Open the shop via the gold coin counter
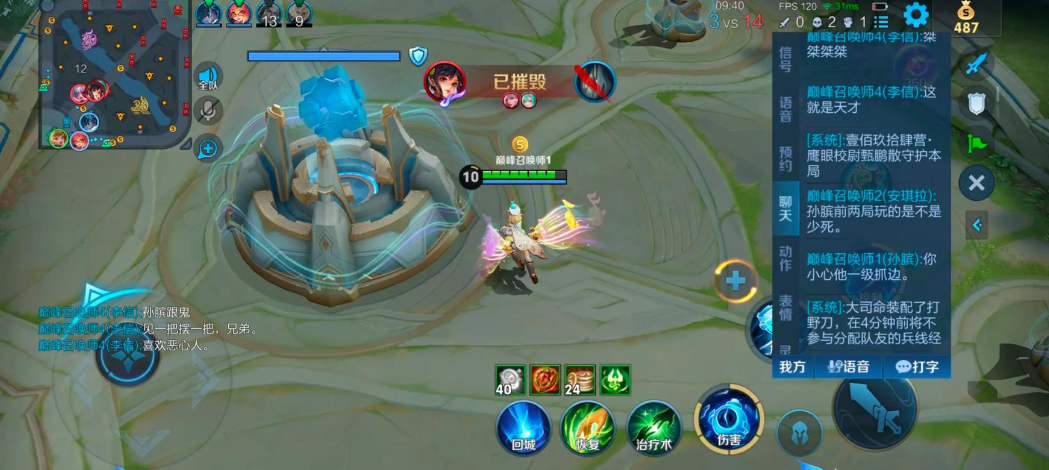Viewport: 1049px width, 470px height. 966,19
